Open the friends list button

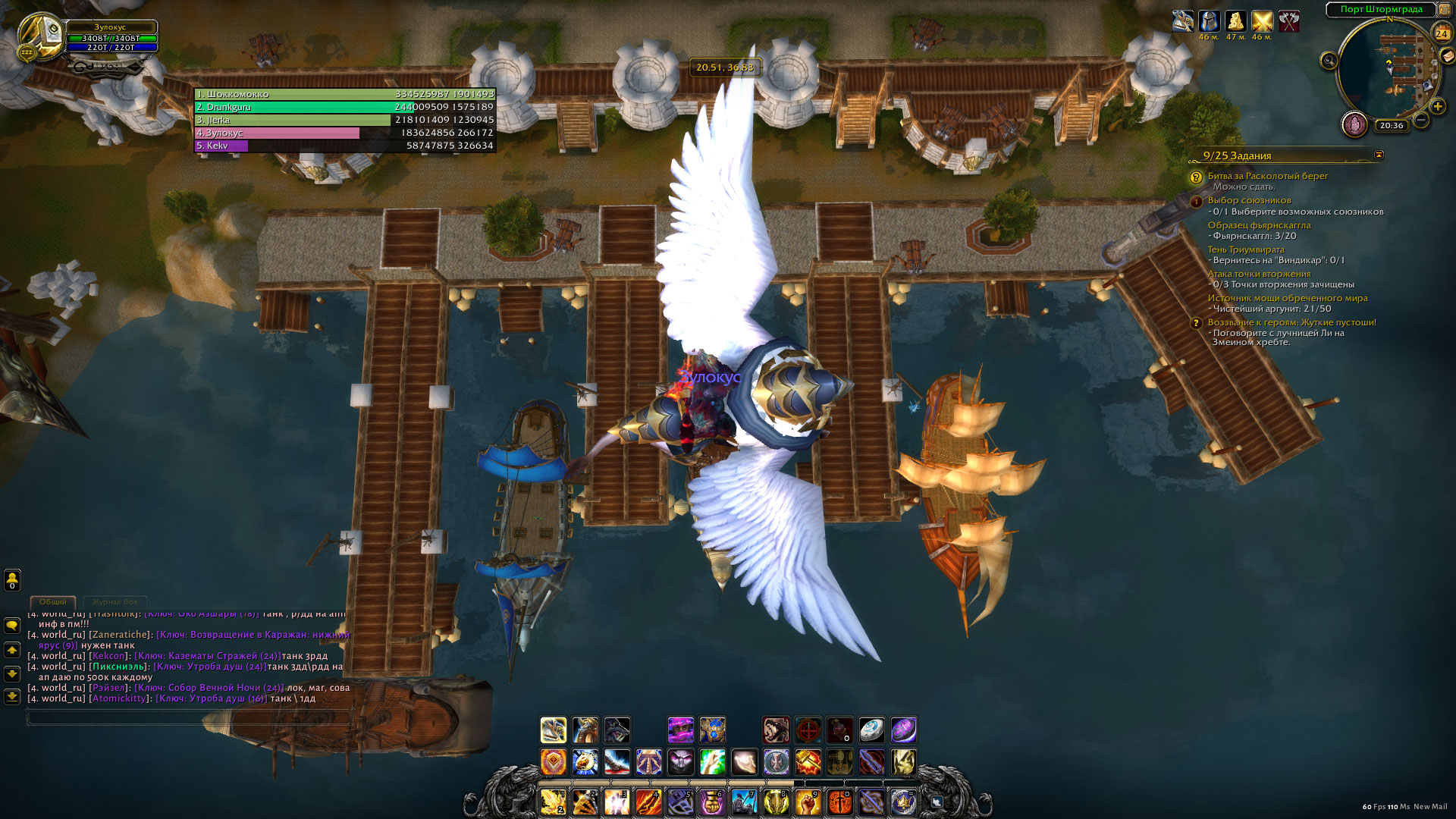(x=12, y=580)
